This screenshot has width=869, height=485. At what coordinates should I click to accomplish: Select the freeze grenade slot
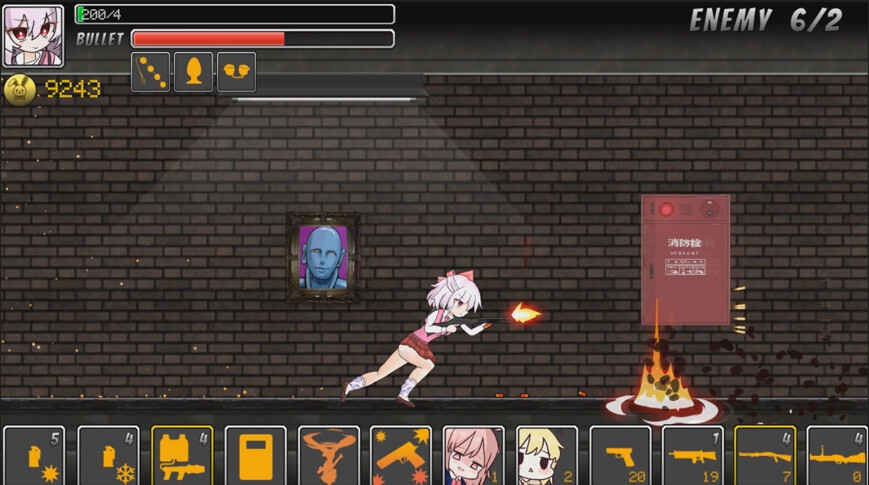coord(108,457)
